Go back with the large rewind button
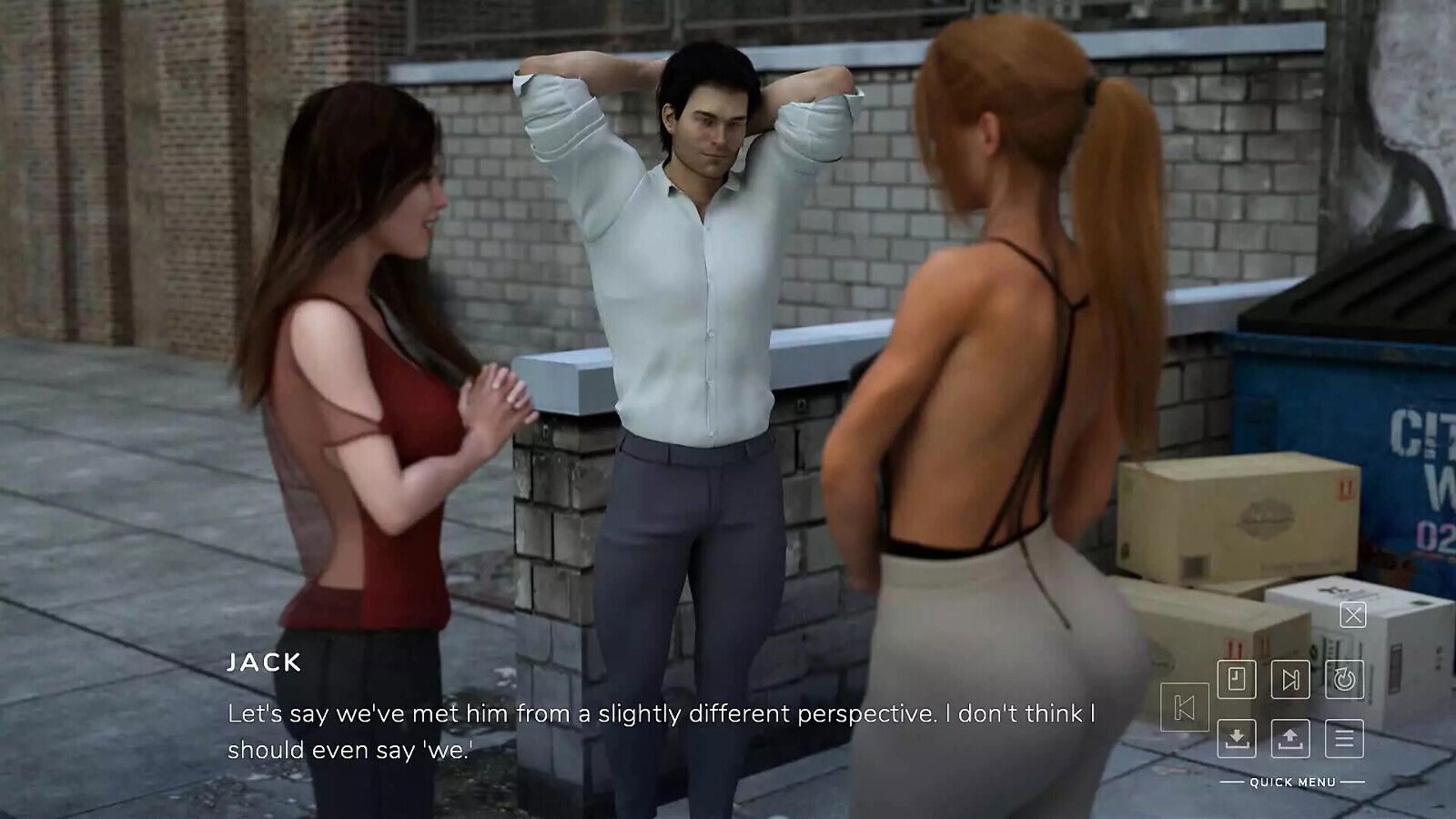 1185,707
